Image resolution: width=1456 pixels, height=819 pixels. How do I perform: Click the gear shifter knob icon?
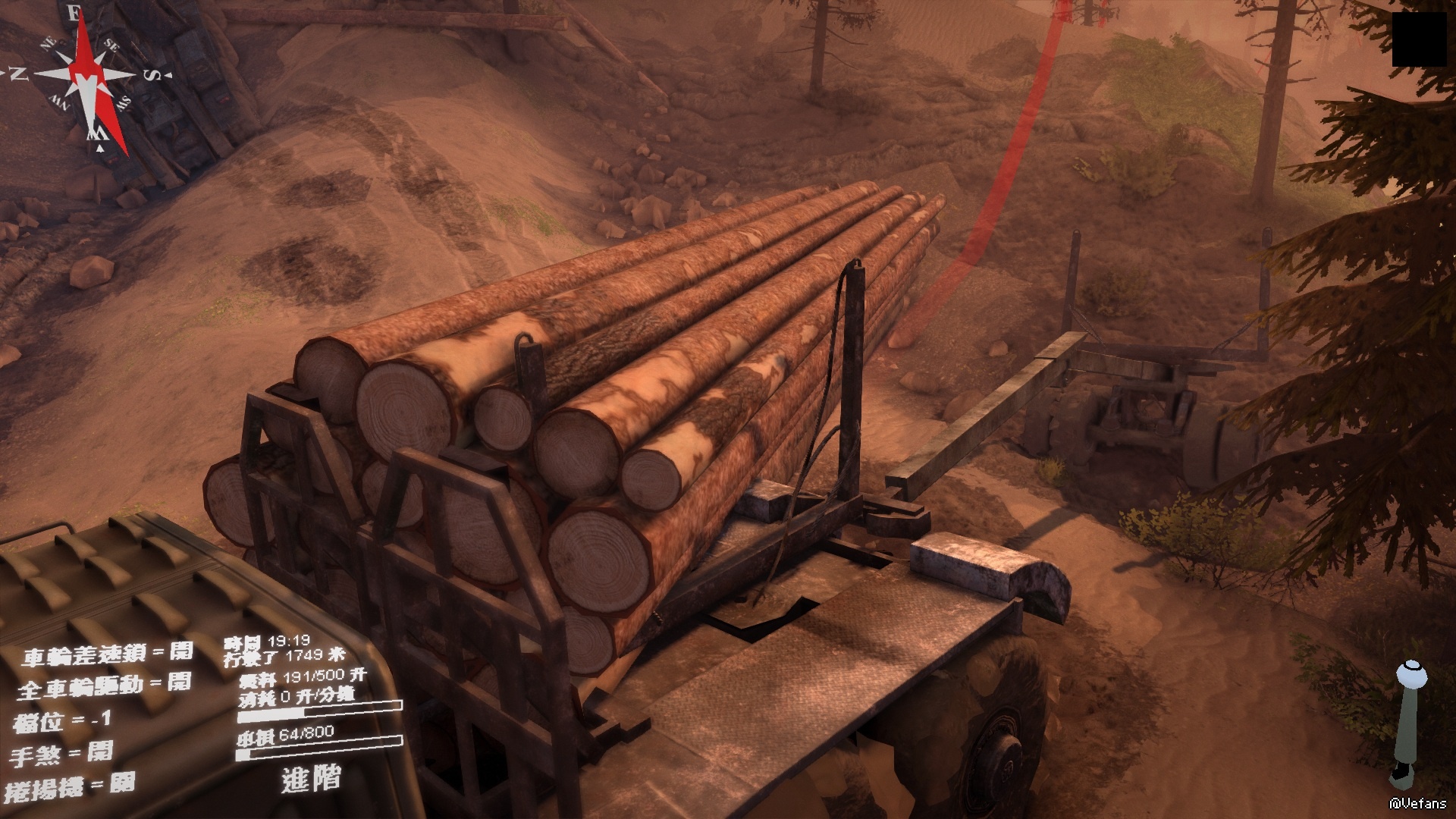(1411, 673)
